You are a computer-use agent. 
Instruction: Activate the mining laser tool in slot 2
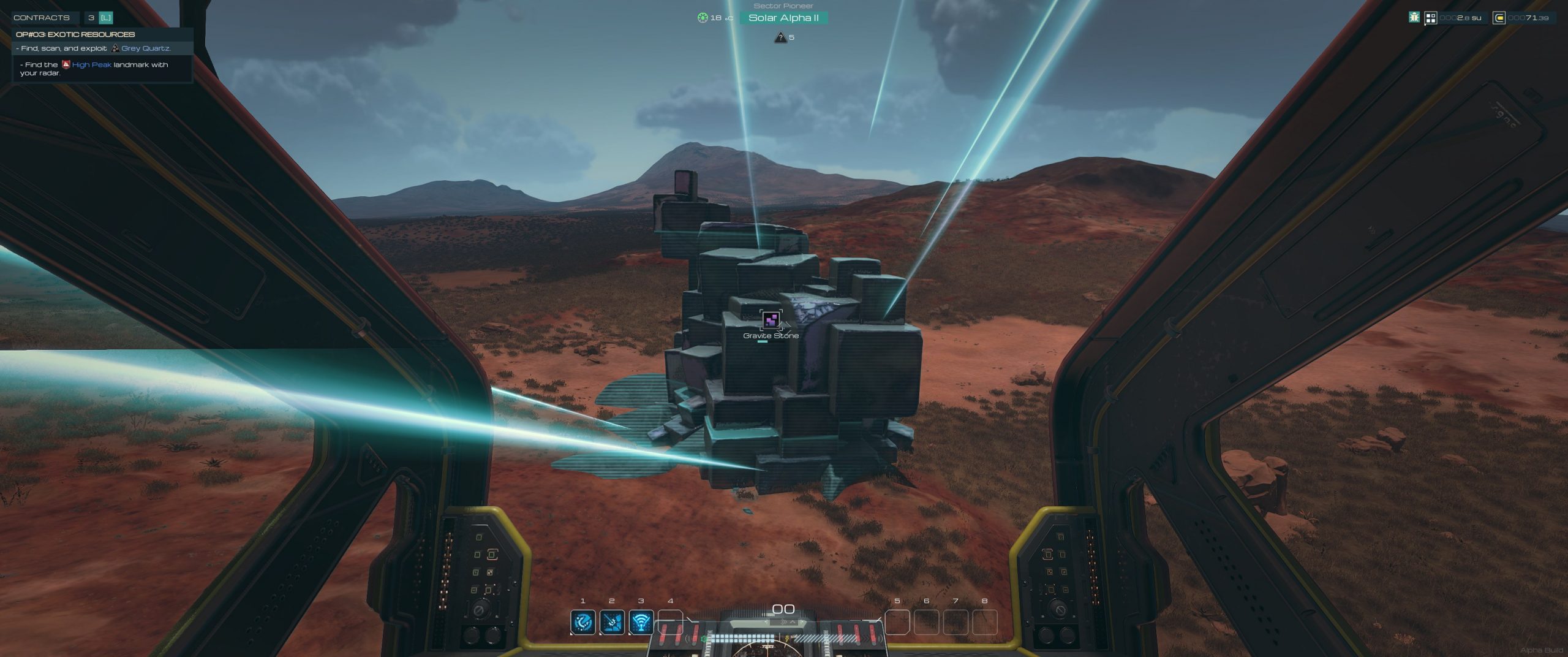tap(612, 622)
